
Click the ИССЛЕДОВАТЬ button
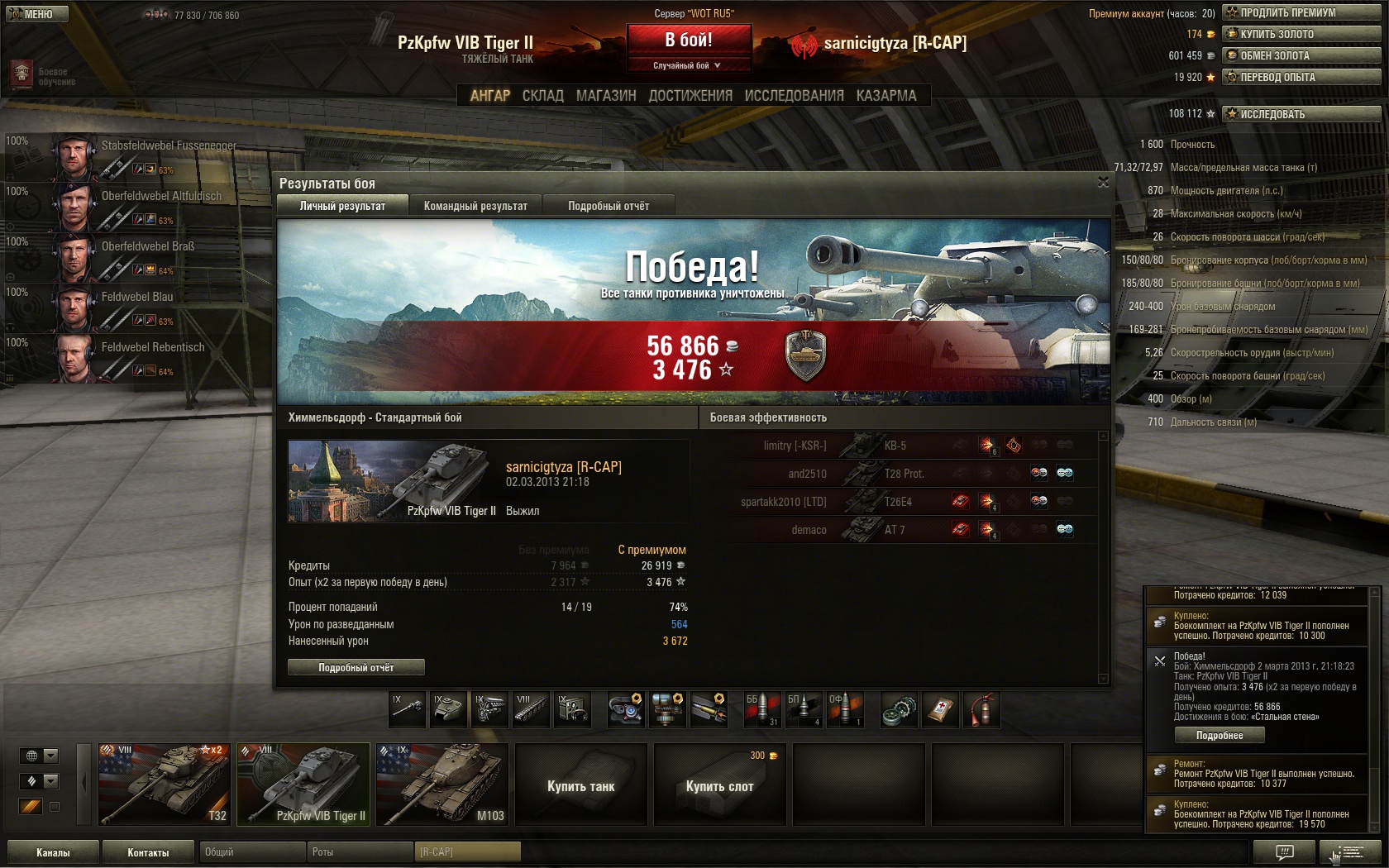tap(1301, 114)
